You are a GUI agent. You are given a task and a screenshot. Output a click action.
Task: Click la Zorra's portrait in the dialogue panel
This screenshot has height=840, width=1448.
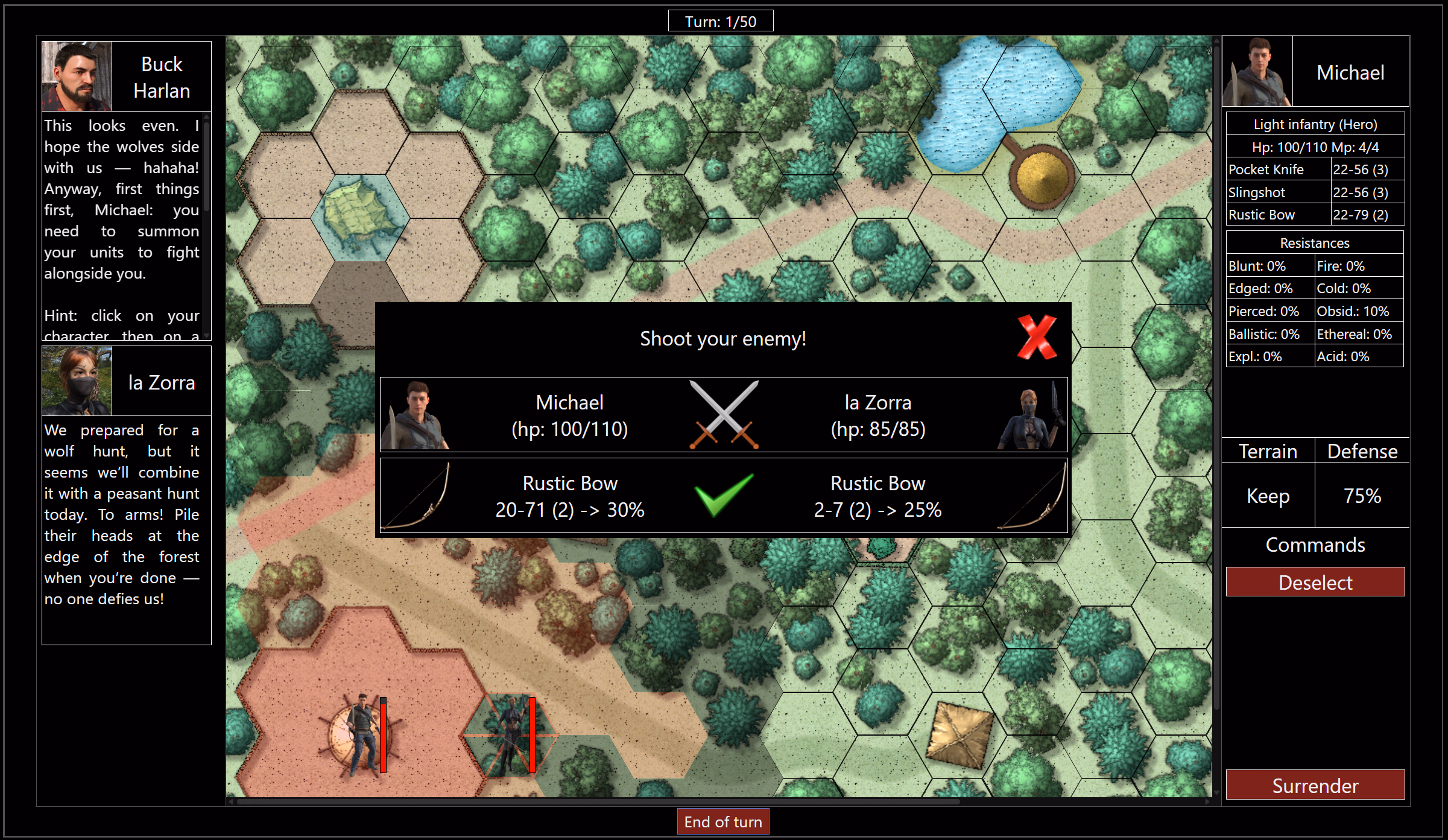[x=77, y=381]
